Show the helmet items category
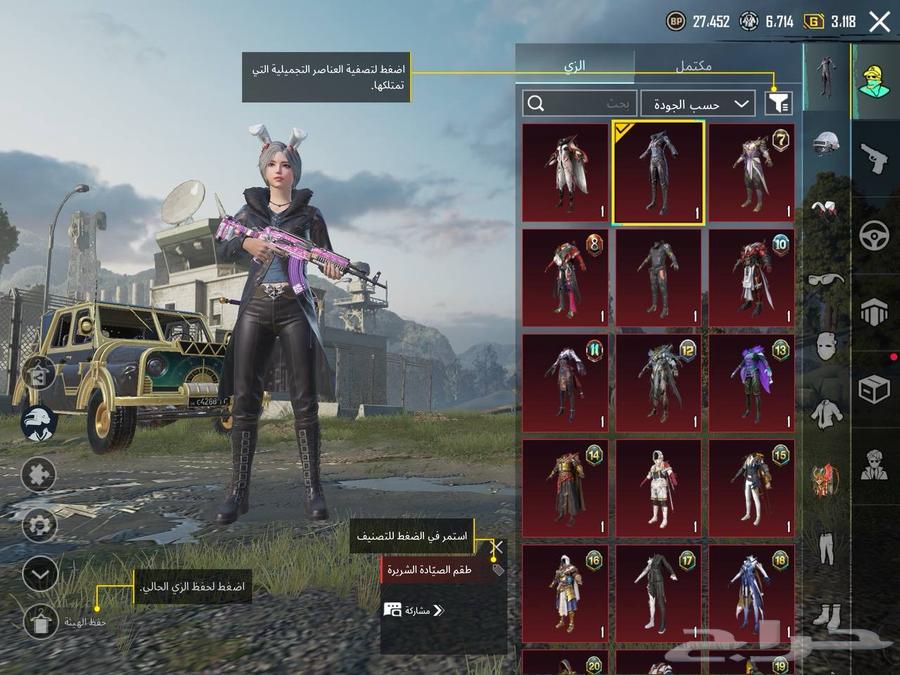This screenshot has width=900, height=675. (826, 144)
